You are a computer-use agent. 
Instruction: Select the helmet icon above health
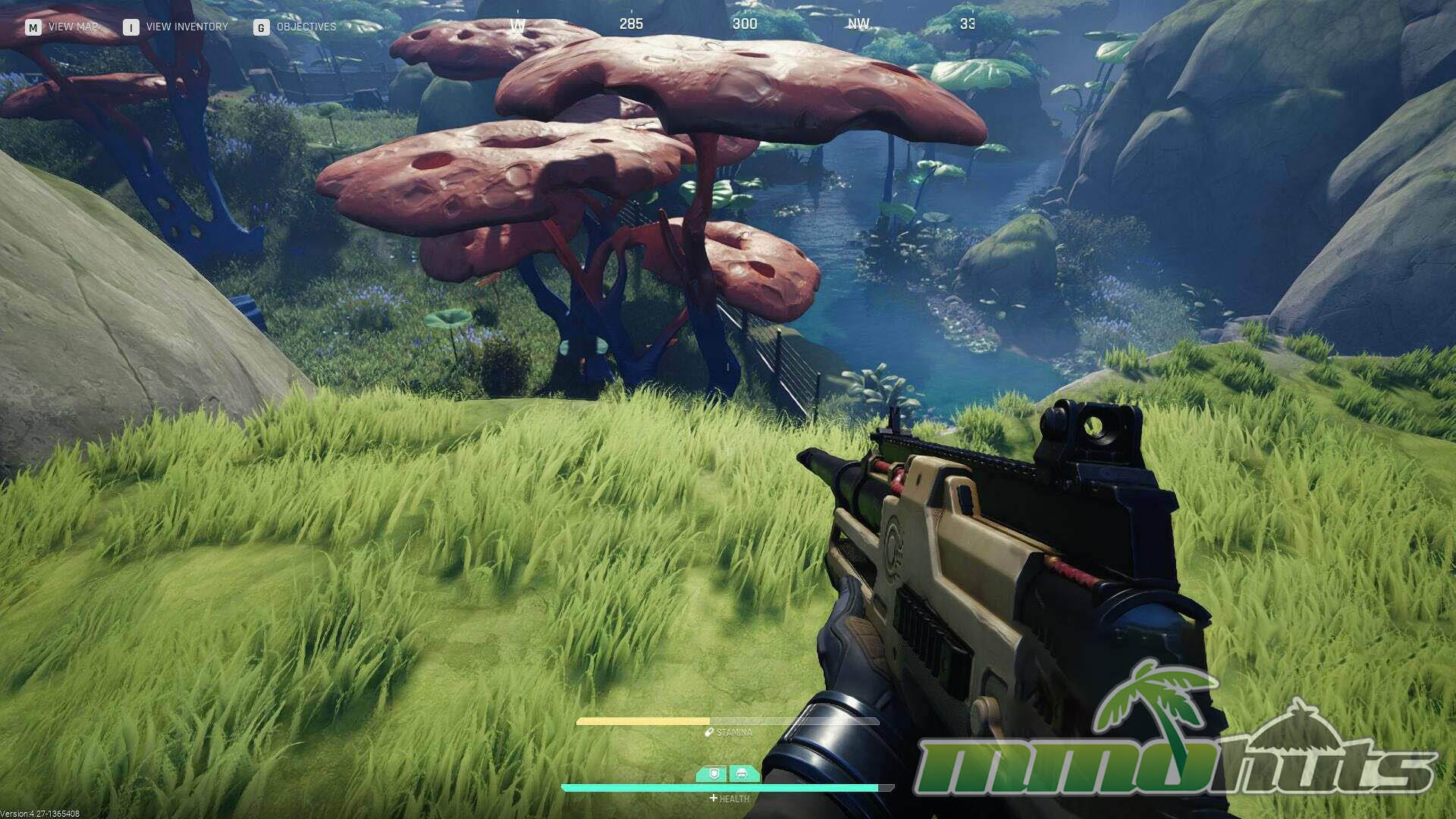742,774
